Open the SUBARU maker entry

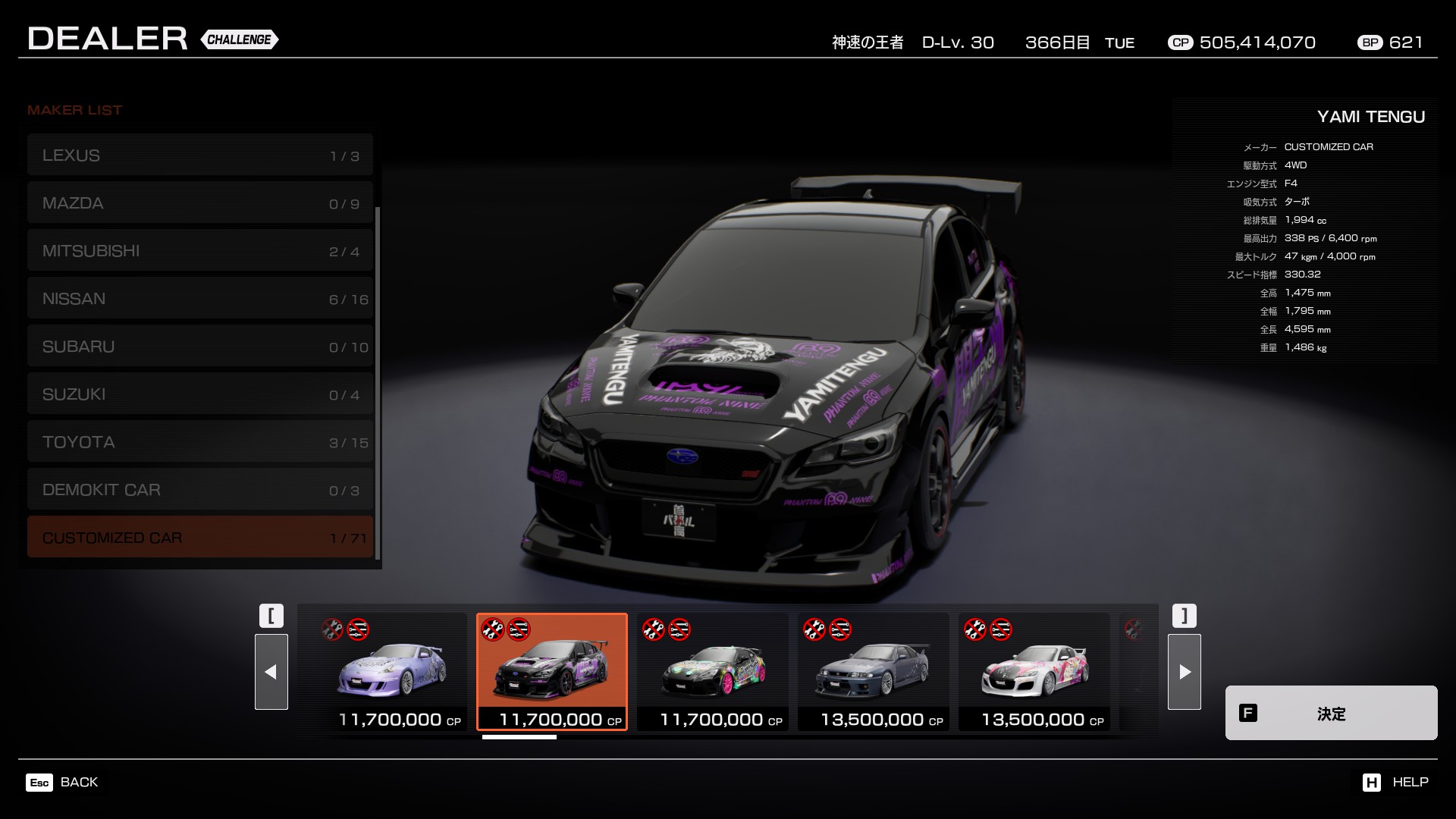click(200, 347)
